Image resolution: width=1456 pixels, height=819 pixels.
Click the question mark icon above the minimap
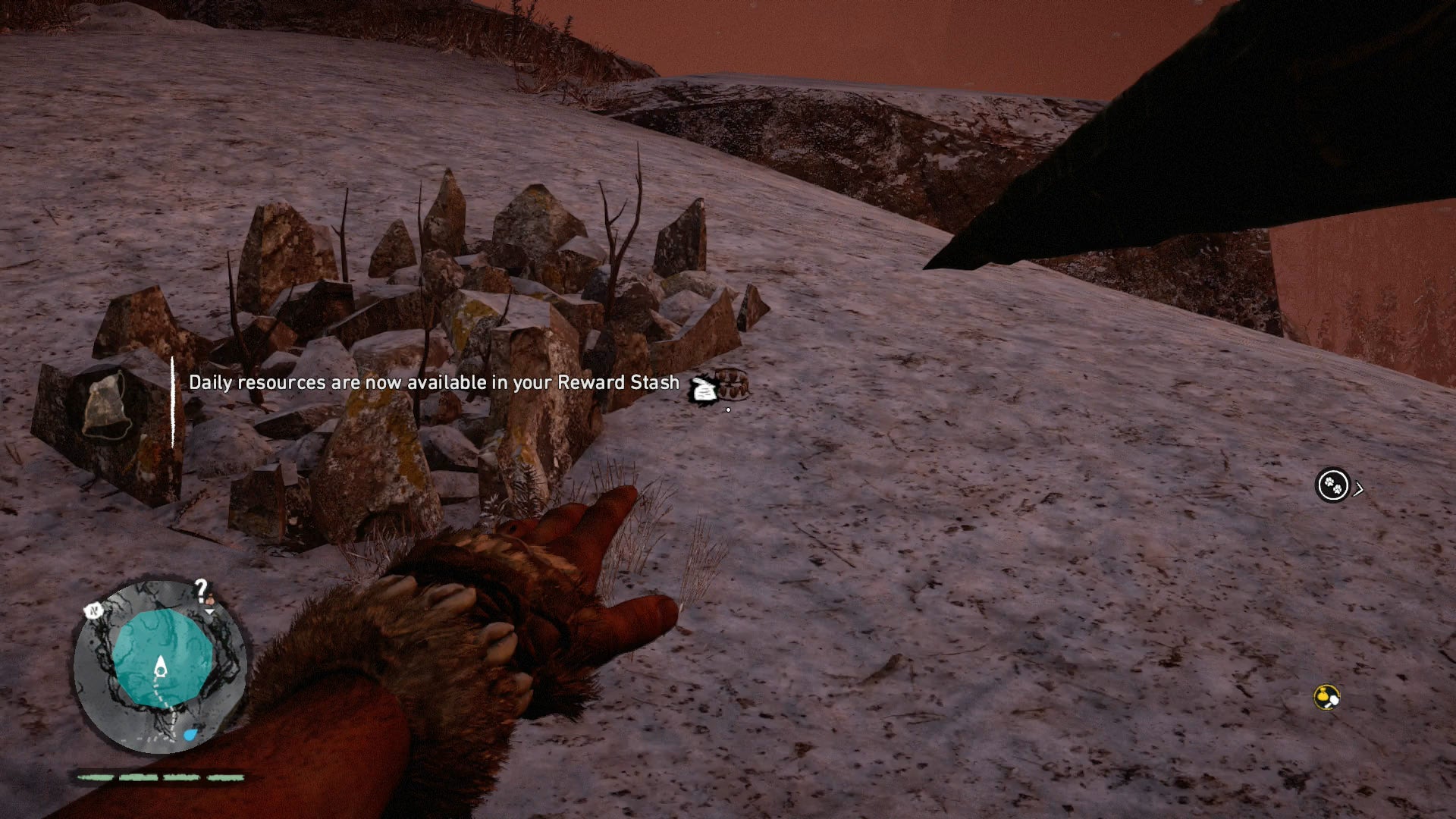(x=199, y=588)
